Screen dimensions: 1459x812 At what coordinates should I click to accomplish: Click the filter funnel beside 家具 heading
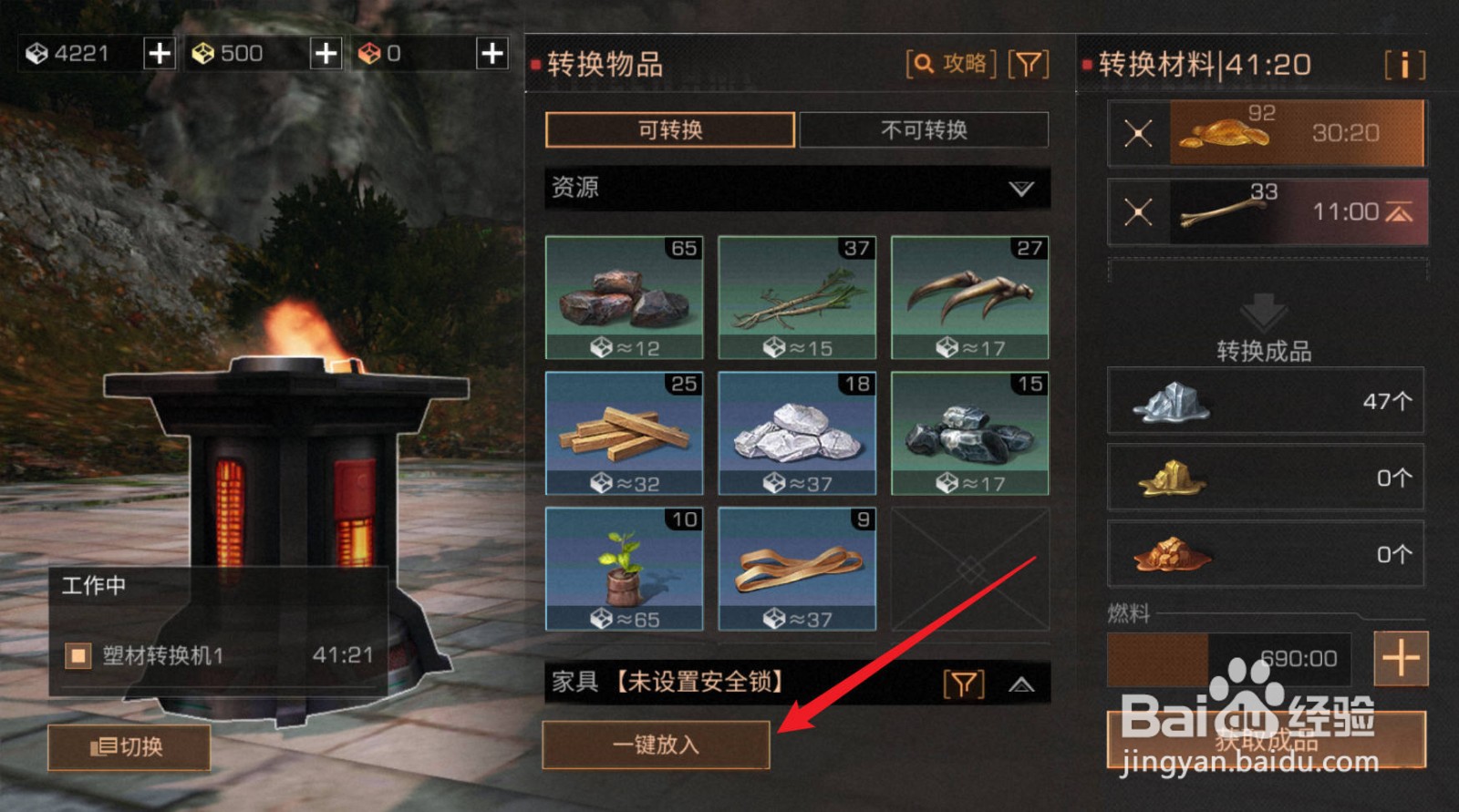[x=963, y=682]
